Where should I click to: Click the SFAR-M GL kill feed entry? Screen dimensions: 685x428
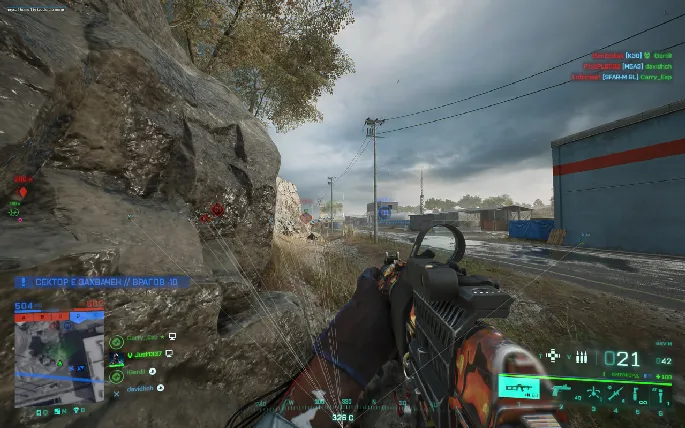point(622,76)
